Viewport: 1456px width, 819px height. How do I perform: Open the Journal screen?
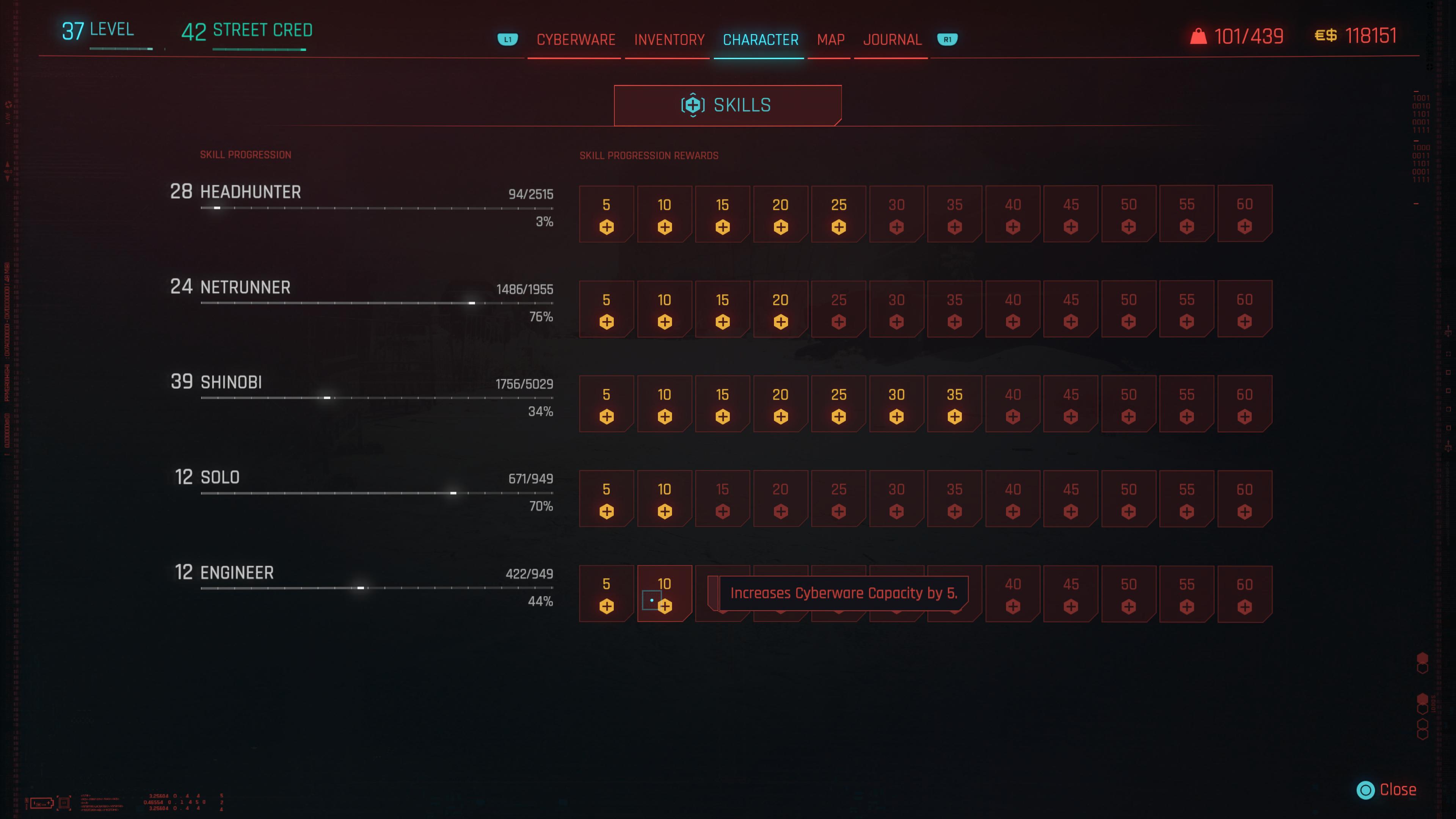pyautogui.click(x=891, y=39)
